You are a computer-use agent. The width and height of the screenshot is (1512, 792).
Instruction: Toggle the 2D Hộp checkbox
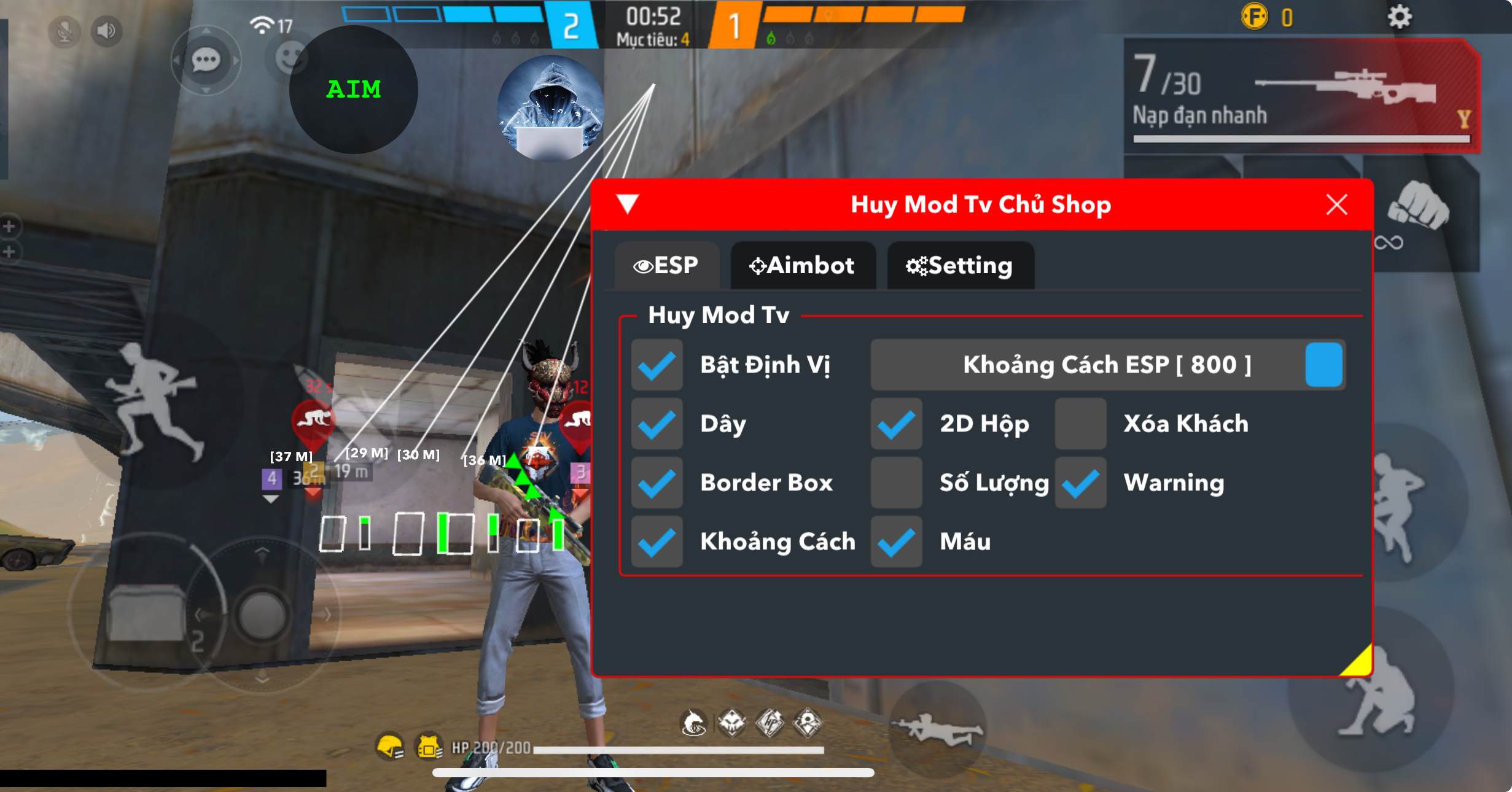tap(896, 424)
